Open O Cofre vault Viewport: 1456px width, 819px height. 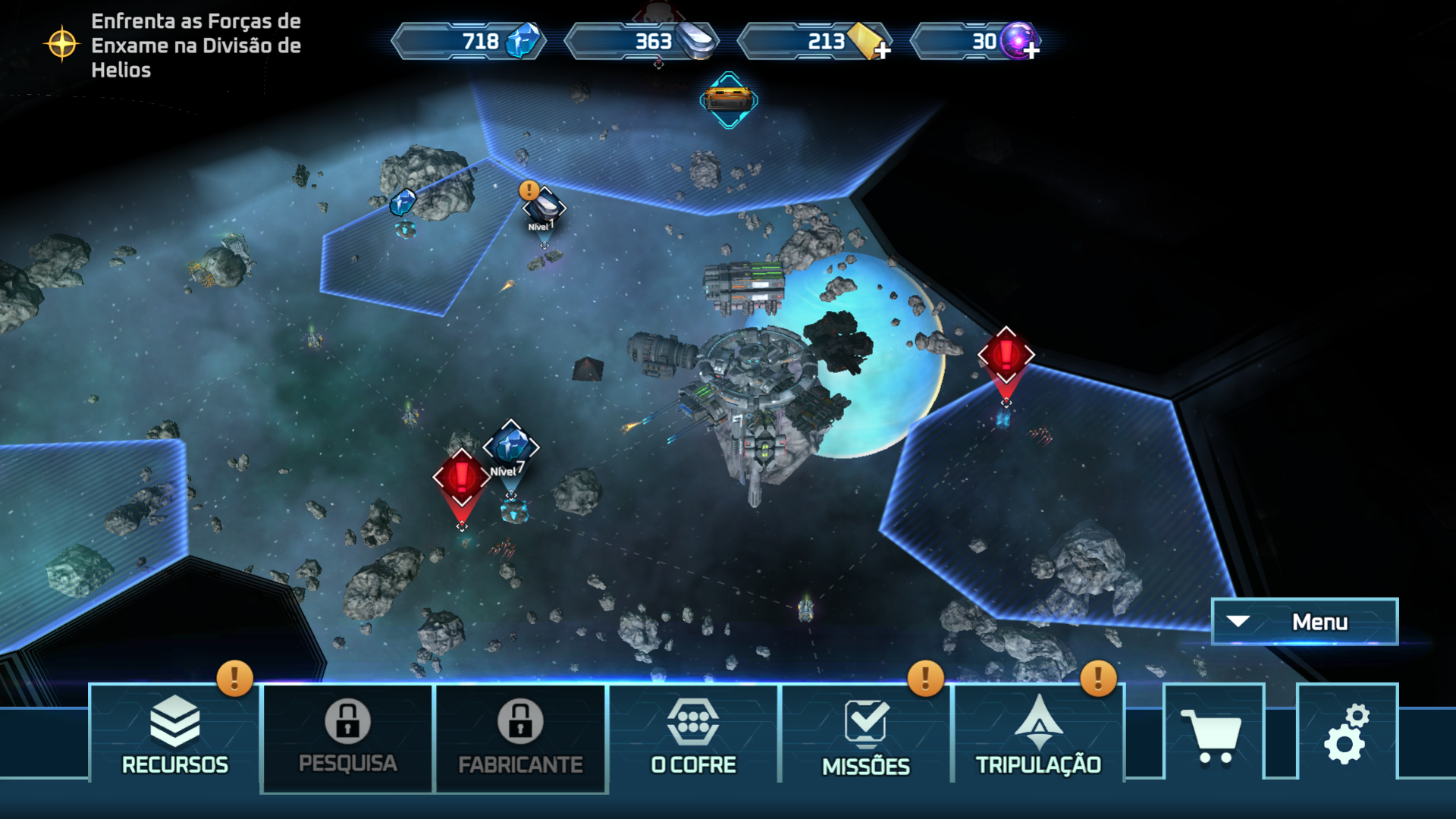click(693, 733)
